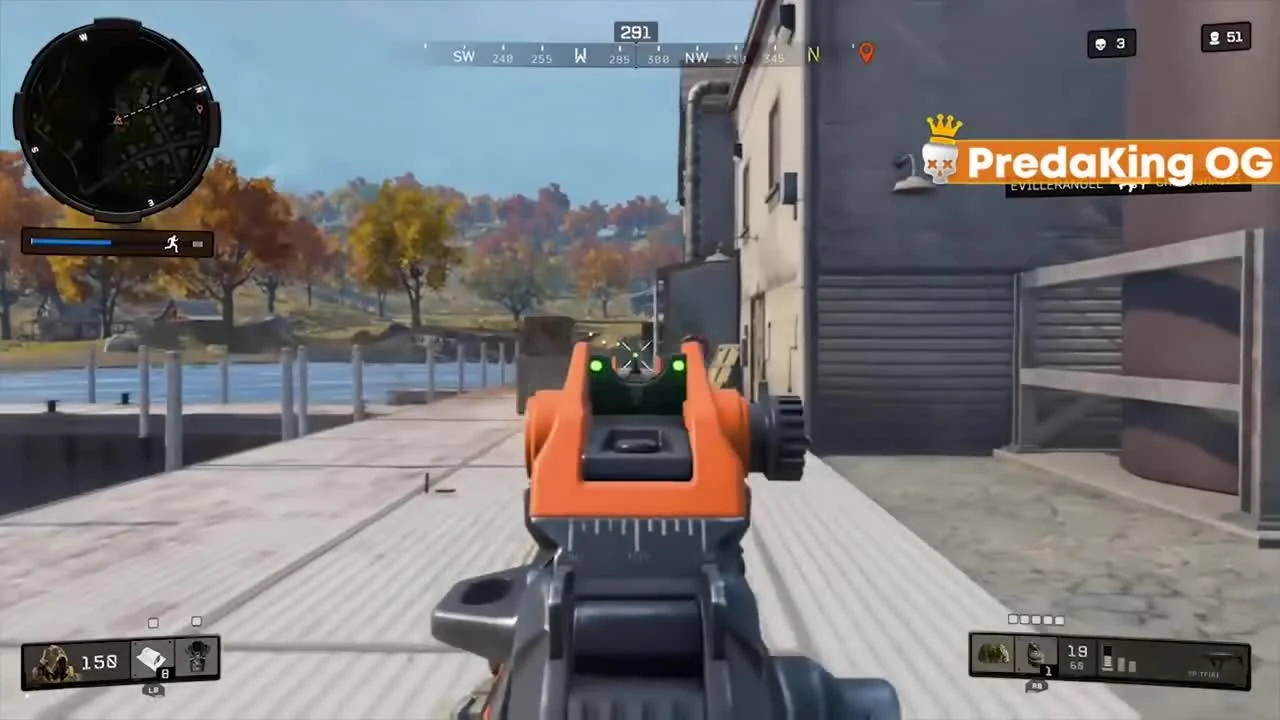The image size is (1280, 720).
Task: Click the body armor equipment icon
Action: click(196, 658)
